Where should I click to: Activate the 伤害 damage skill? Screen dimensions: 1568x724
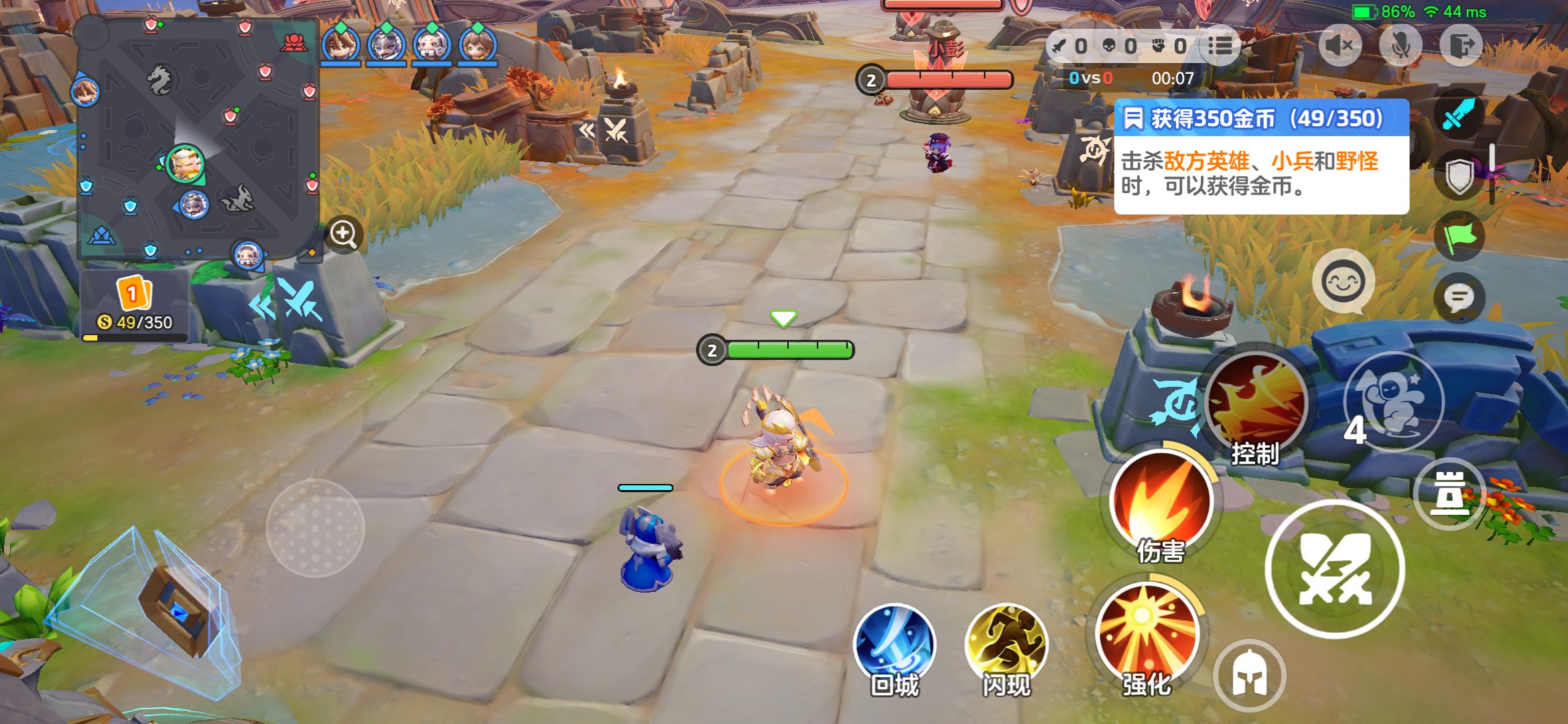[1161, 503]
